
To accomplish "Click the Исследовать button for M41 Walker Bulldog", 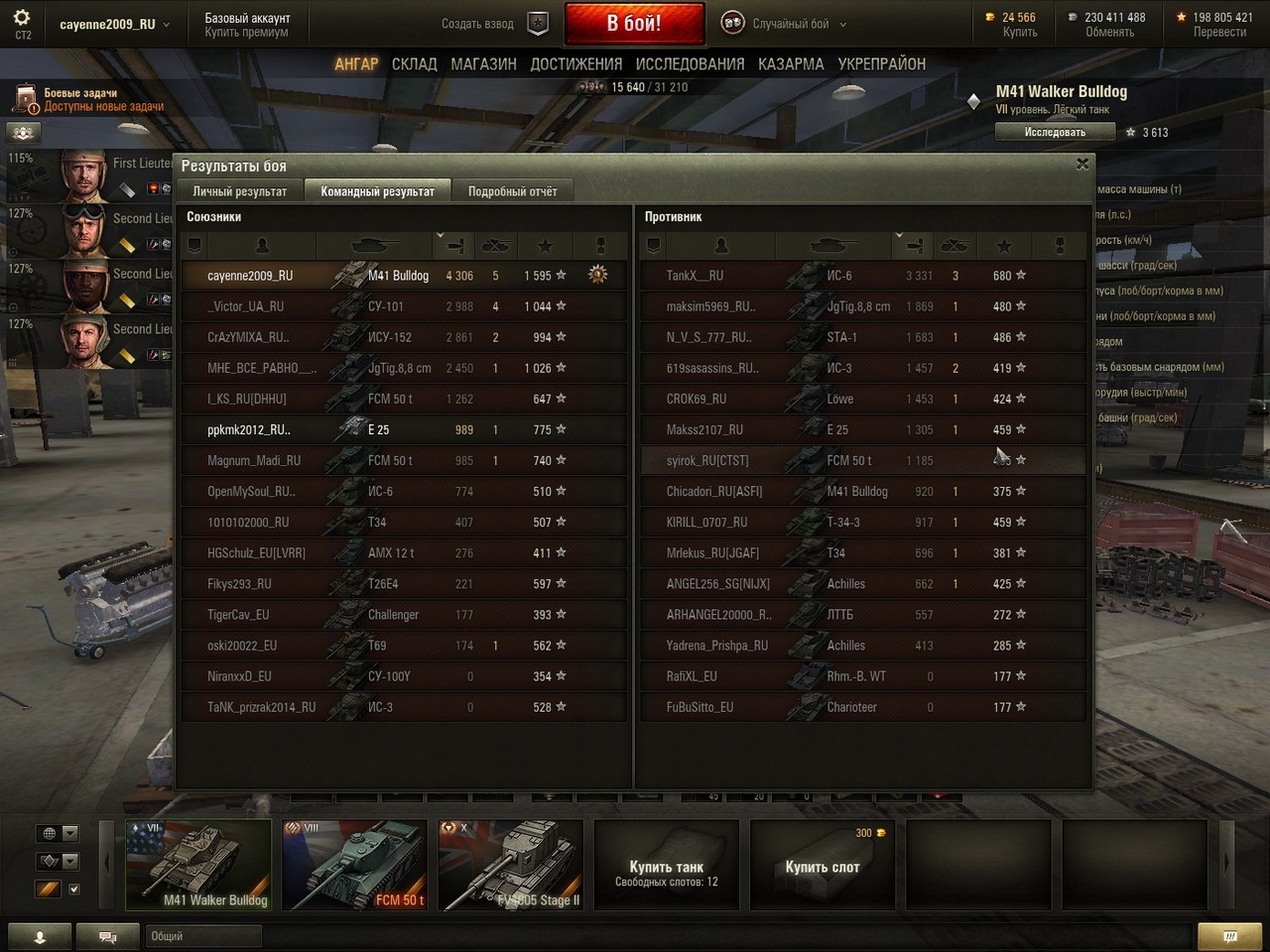I will point(1055,132).
